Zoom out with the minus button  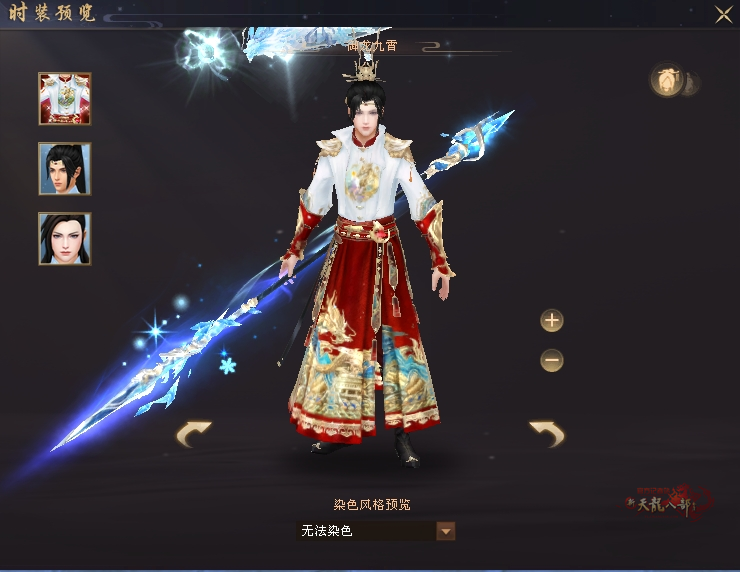[x=552, y=360]
